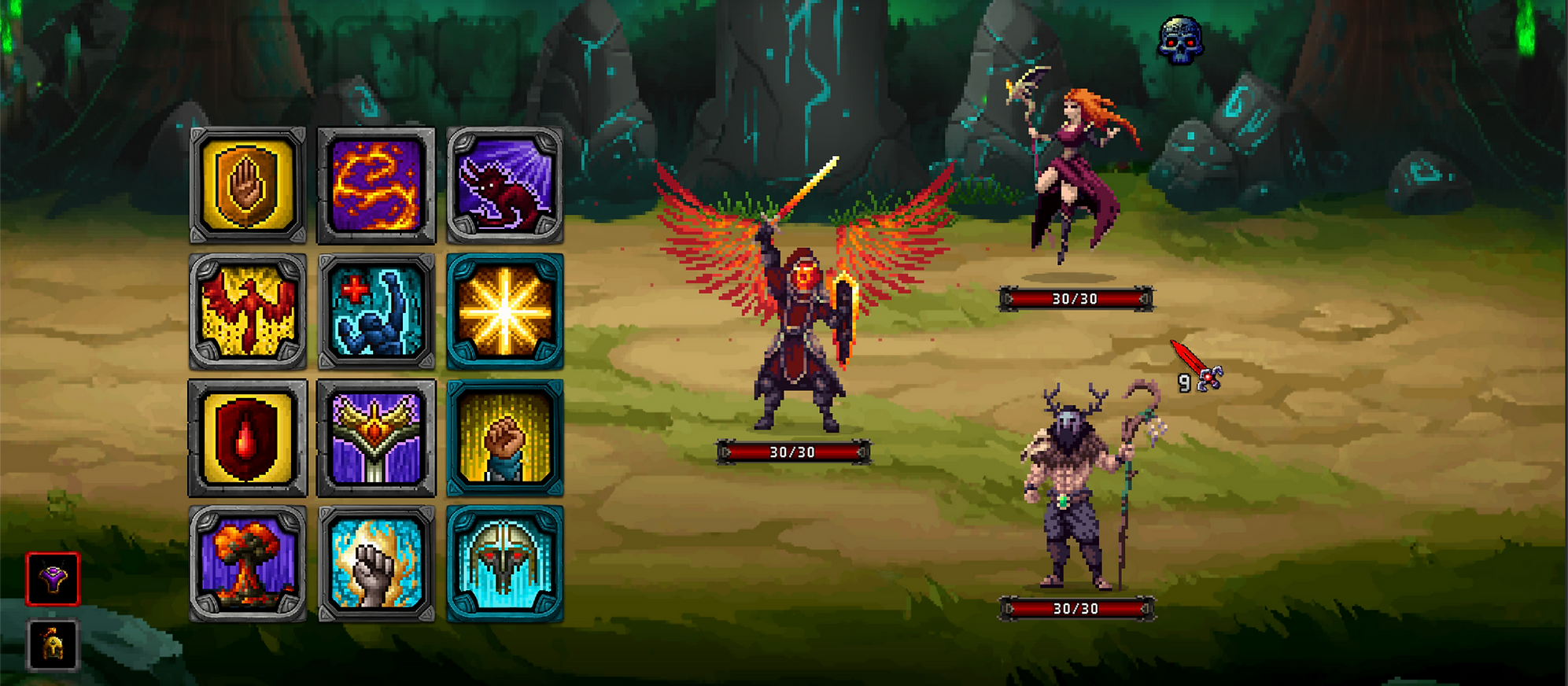Select the golden hand shield blessing ability
Image resolution: width=1568 pixels, height=686 pixels.
pyautogui.click(x=247, y=183)
